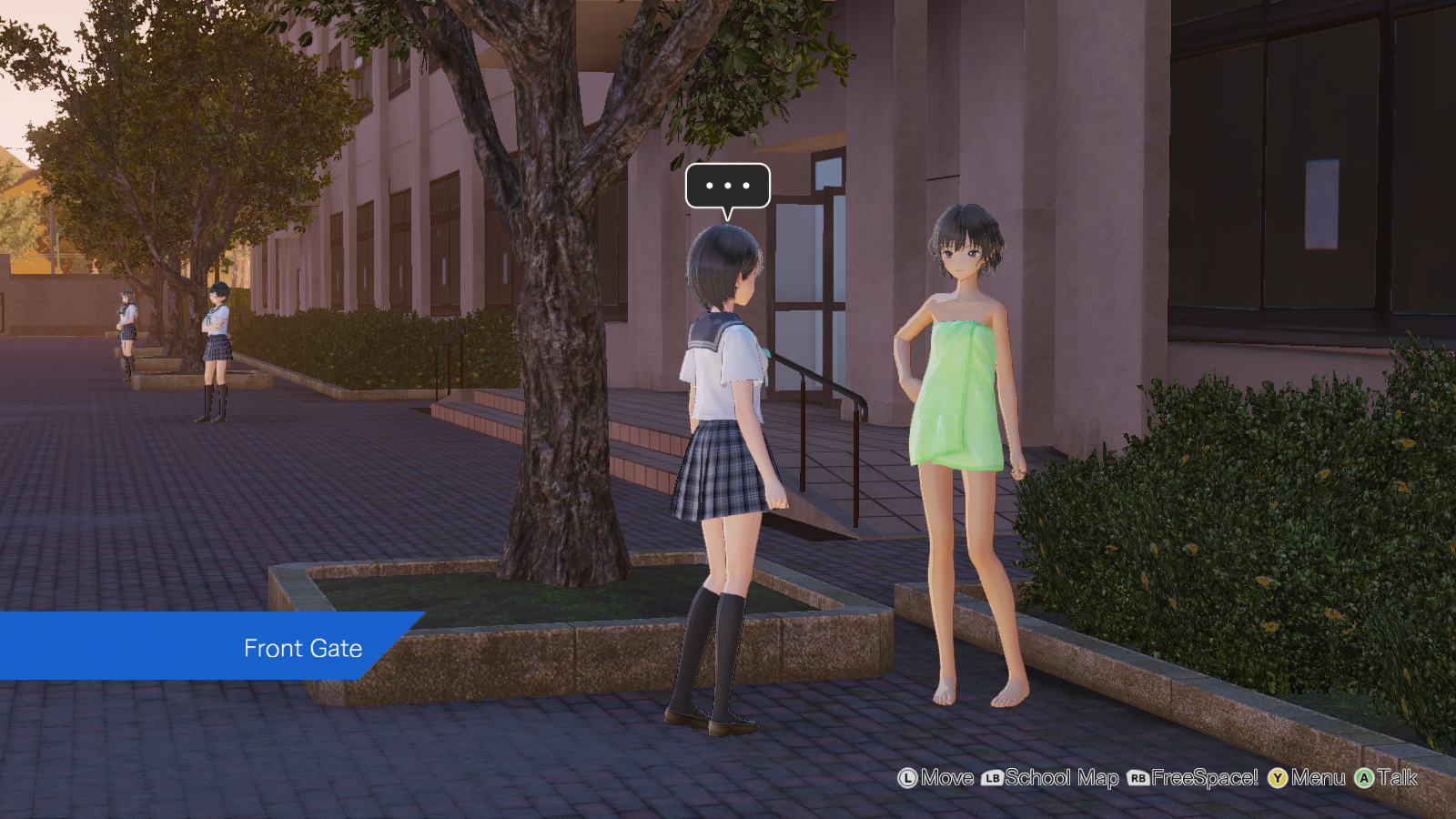
Task: Open the School Map via its label
Action: (1061, 779)
